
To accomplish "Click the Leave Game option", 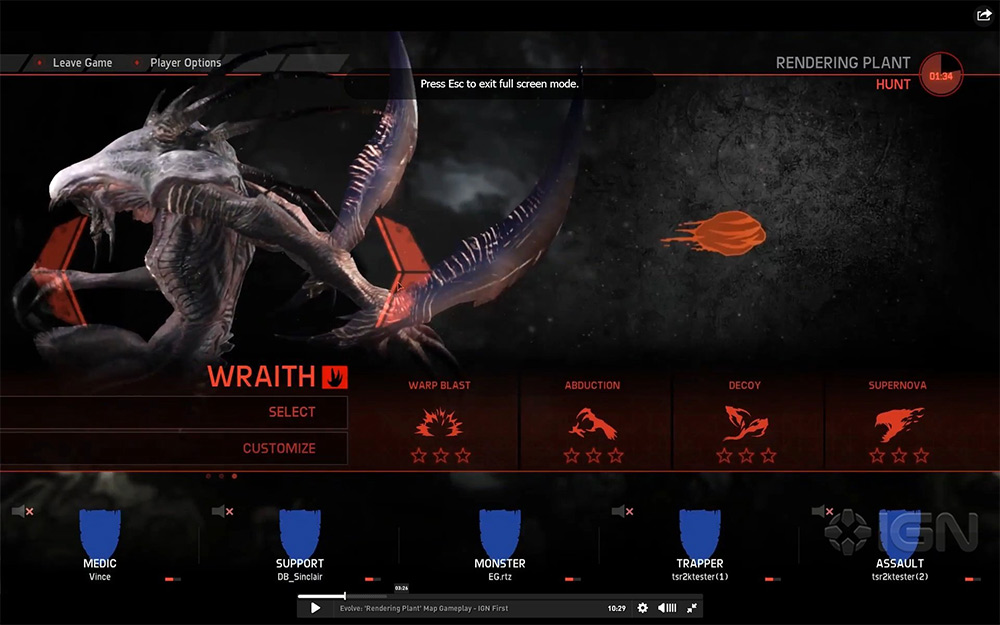I will (x=82, y=63).
